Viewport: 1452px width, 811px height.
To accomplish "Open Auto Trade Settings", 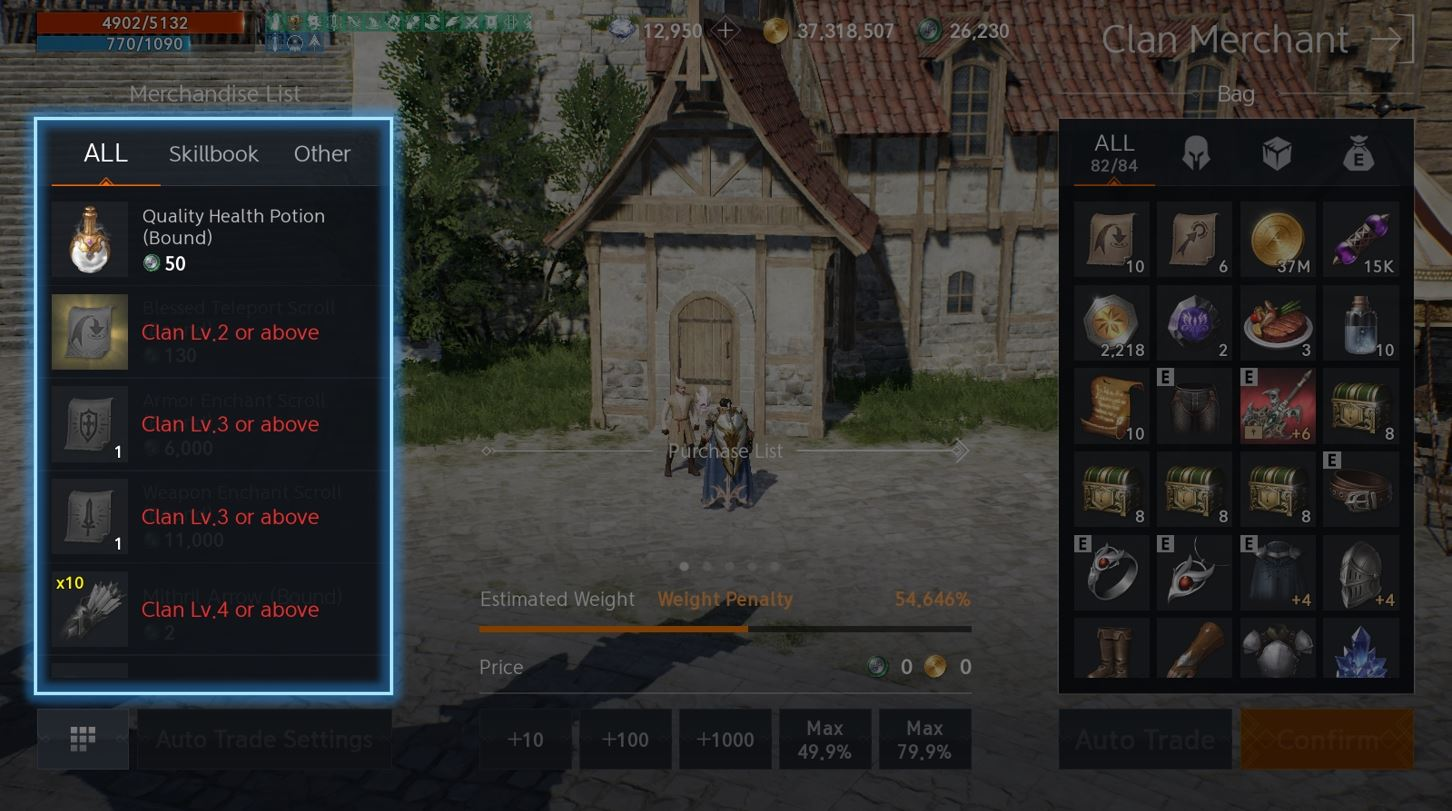I will point(263,739).
